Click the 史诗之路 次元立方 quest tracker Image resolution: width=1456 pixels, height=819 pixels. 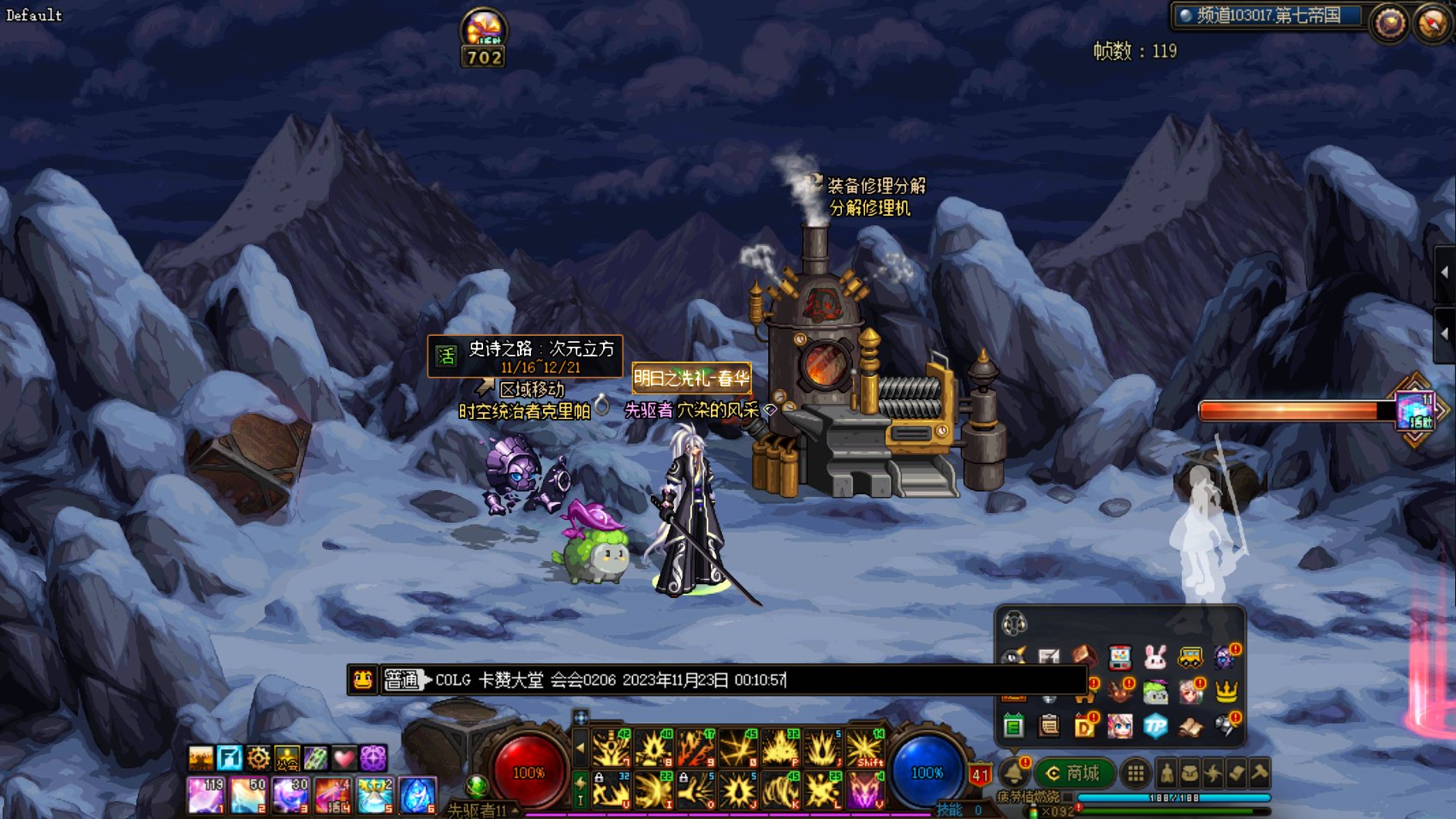click(x=525, y=356)
